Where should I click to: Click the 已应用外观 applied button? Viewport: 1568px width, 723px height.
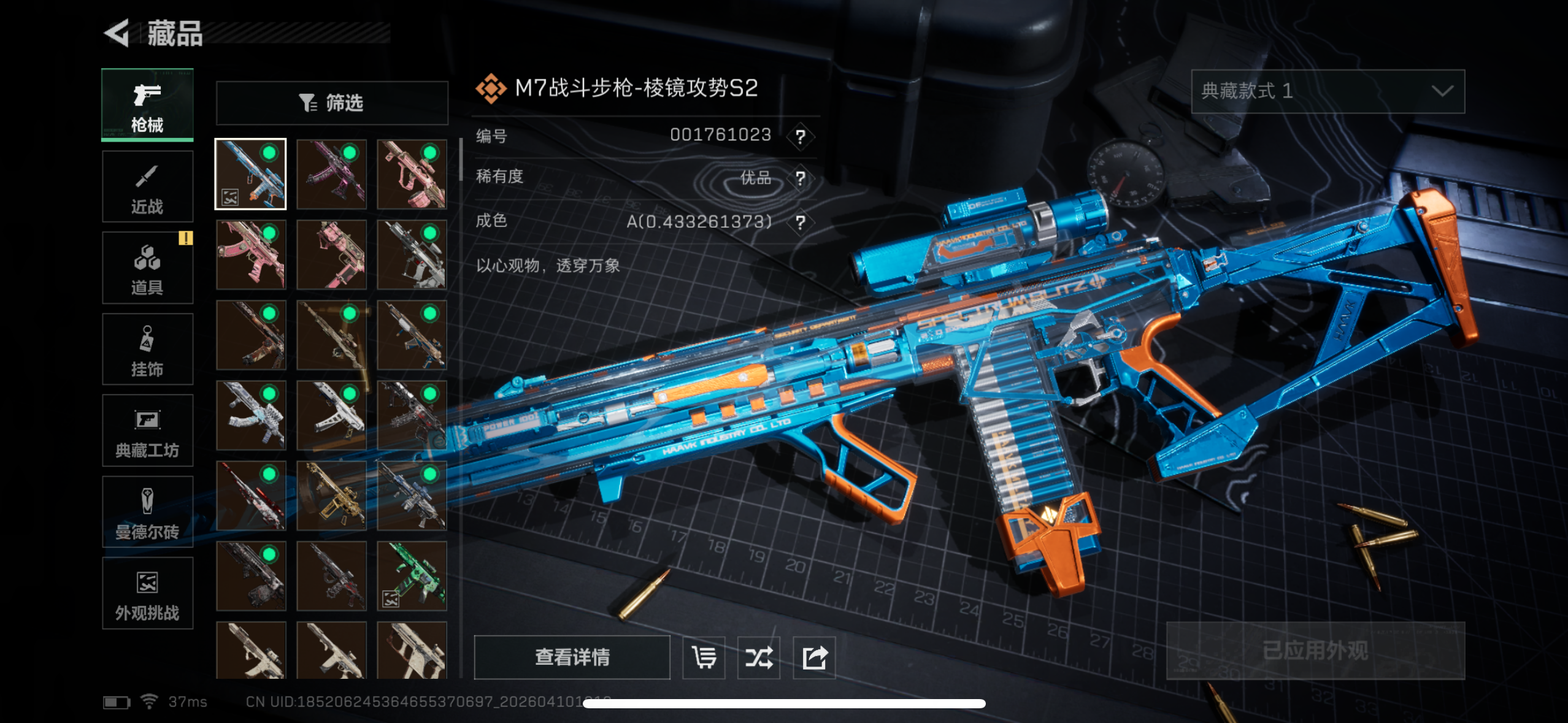1315,651
